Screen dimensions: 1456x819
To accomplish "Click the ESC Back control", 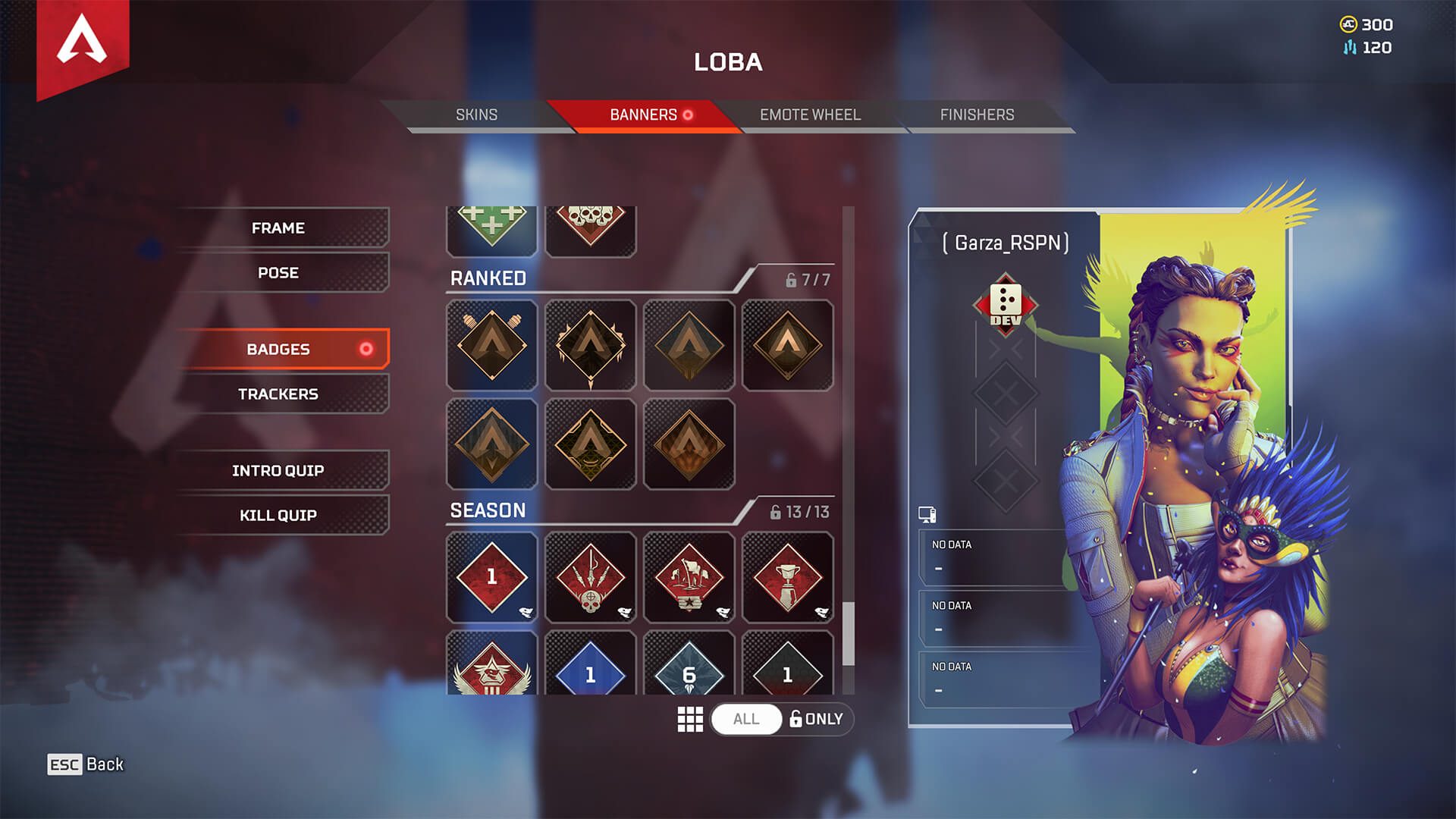I will pyautogui.click(x=86, y=764).
